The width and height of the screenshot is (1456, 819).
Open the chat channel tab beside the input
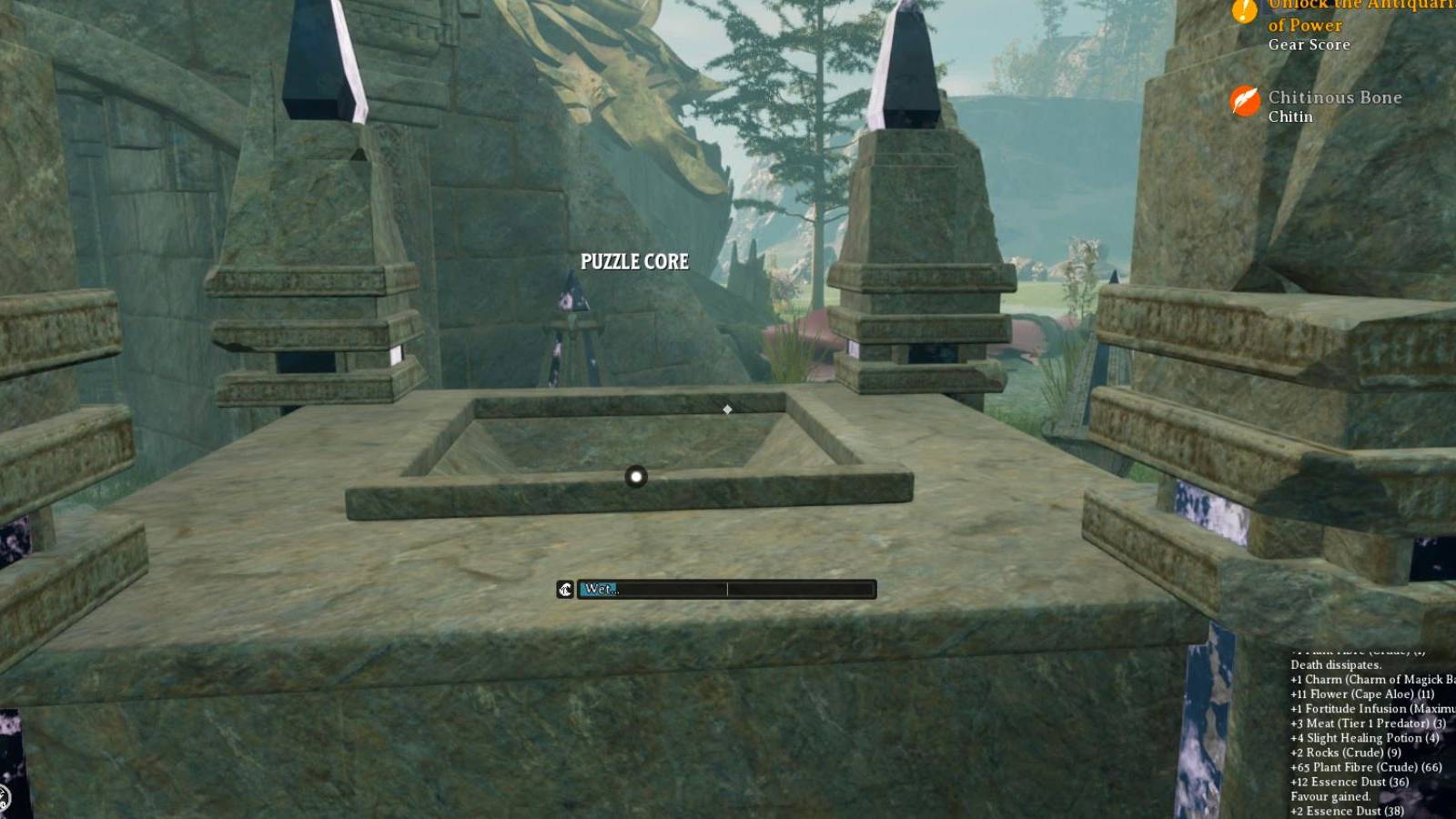pyautogui.click(x=564, y=588)
